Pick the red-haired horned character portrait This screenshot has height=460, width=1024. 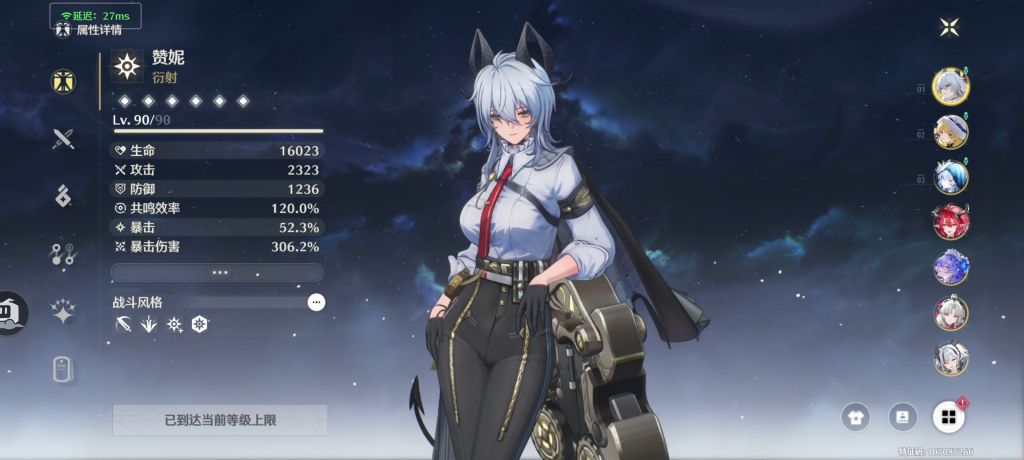click(x=950, y=222)
